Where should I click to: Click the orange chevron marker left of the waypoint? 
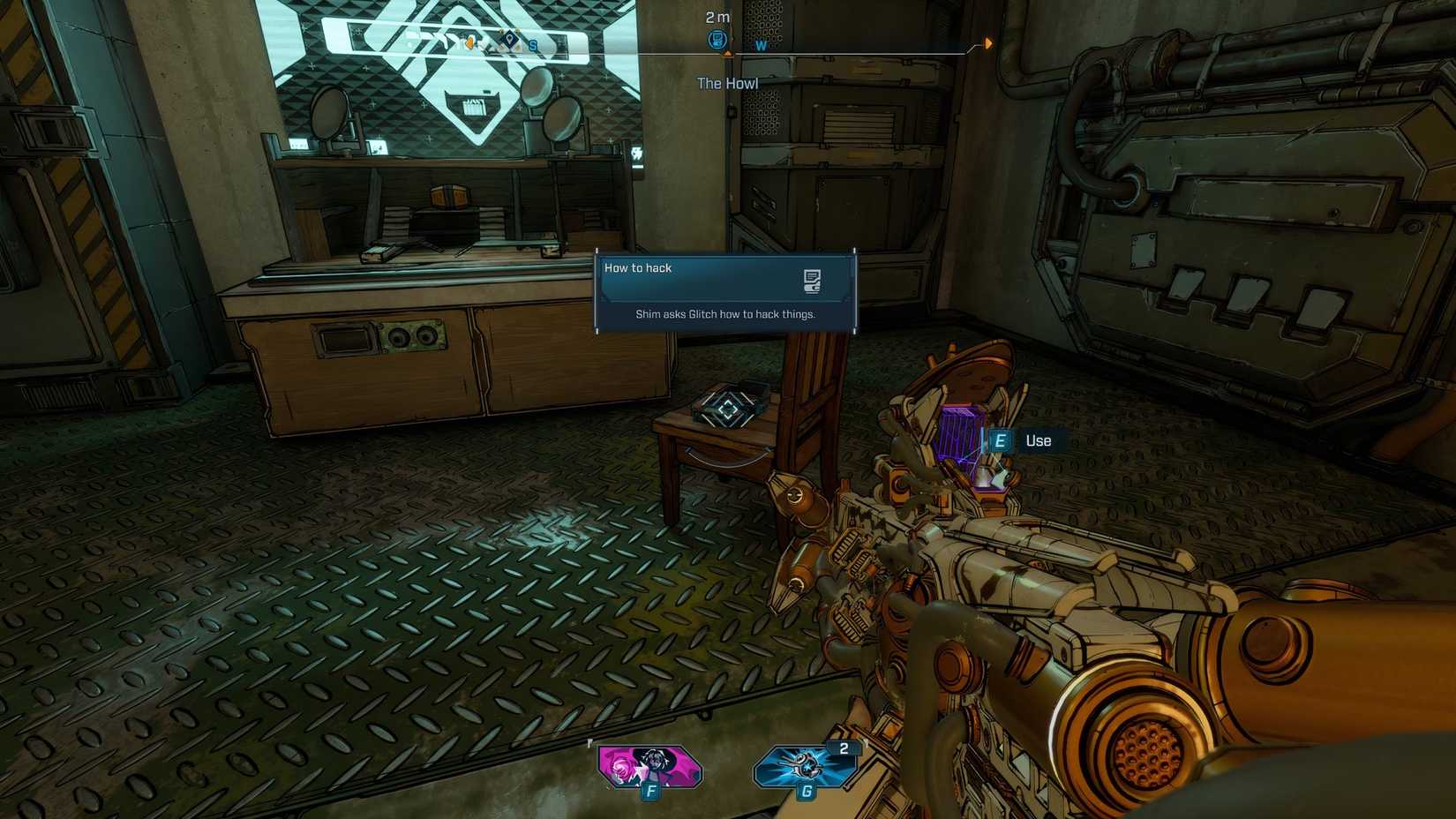point(469,42)
